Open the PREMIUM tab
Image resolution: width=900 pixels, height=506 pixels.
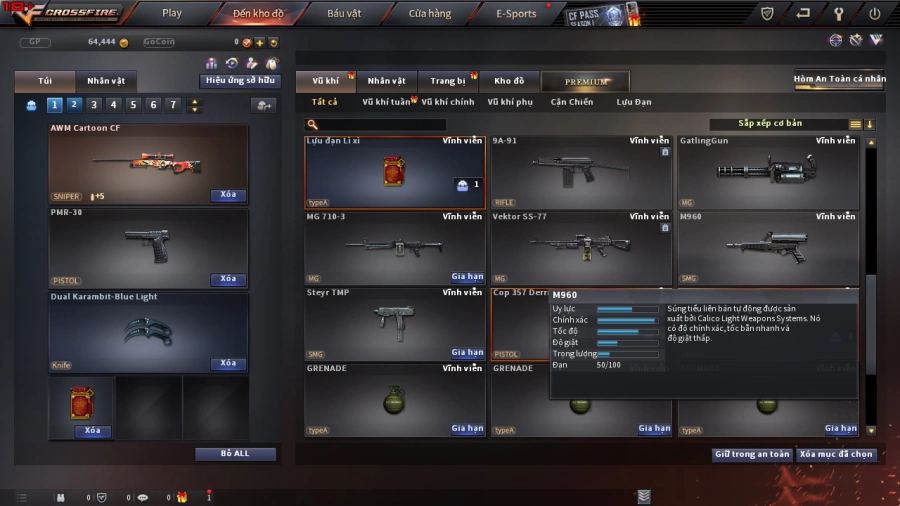(585, 81)
